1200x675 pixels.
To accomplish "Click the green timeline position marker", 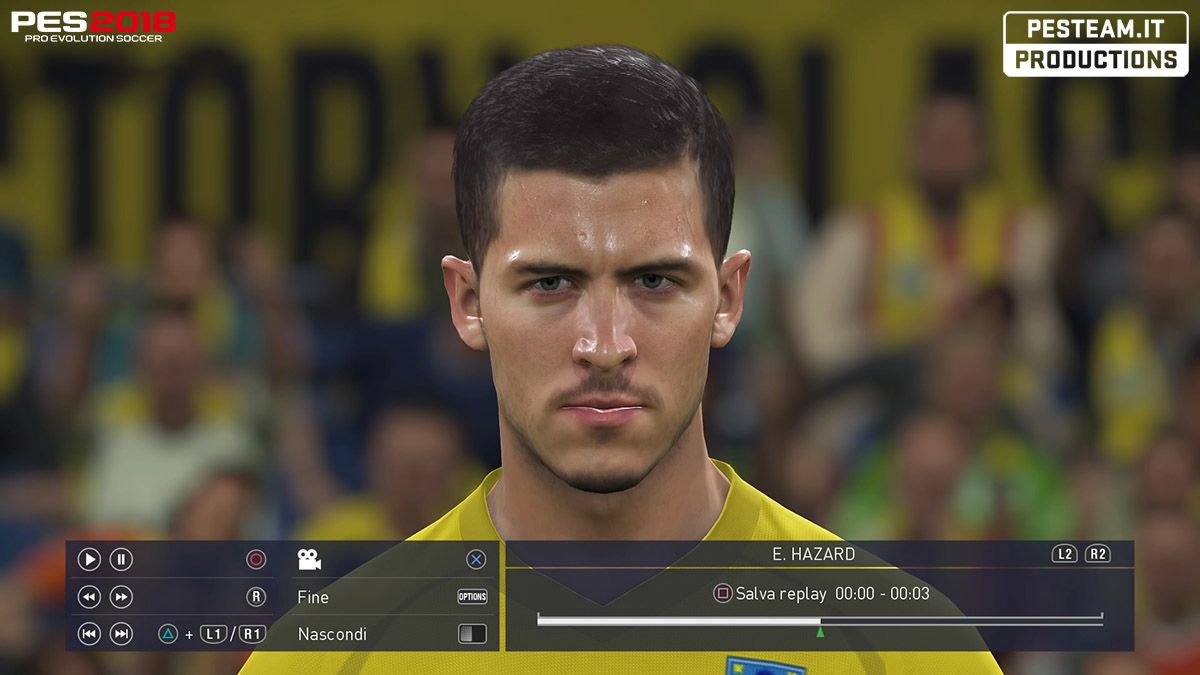I will tap(820, 632).
